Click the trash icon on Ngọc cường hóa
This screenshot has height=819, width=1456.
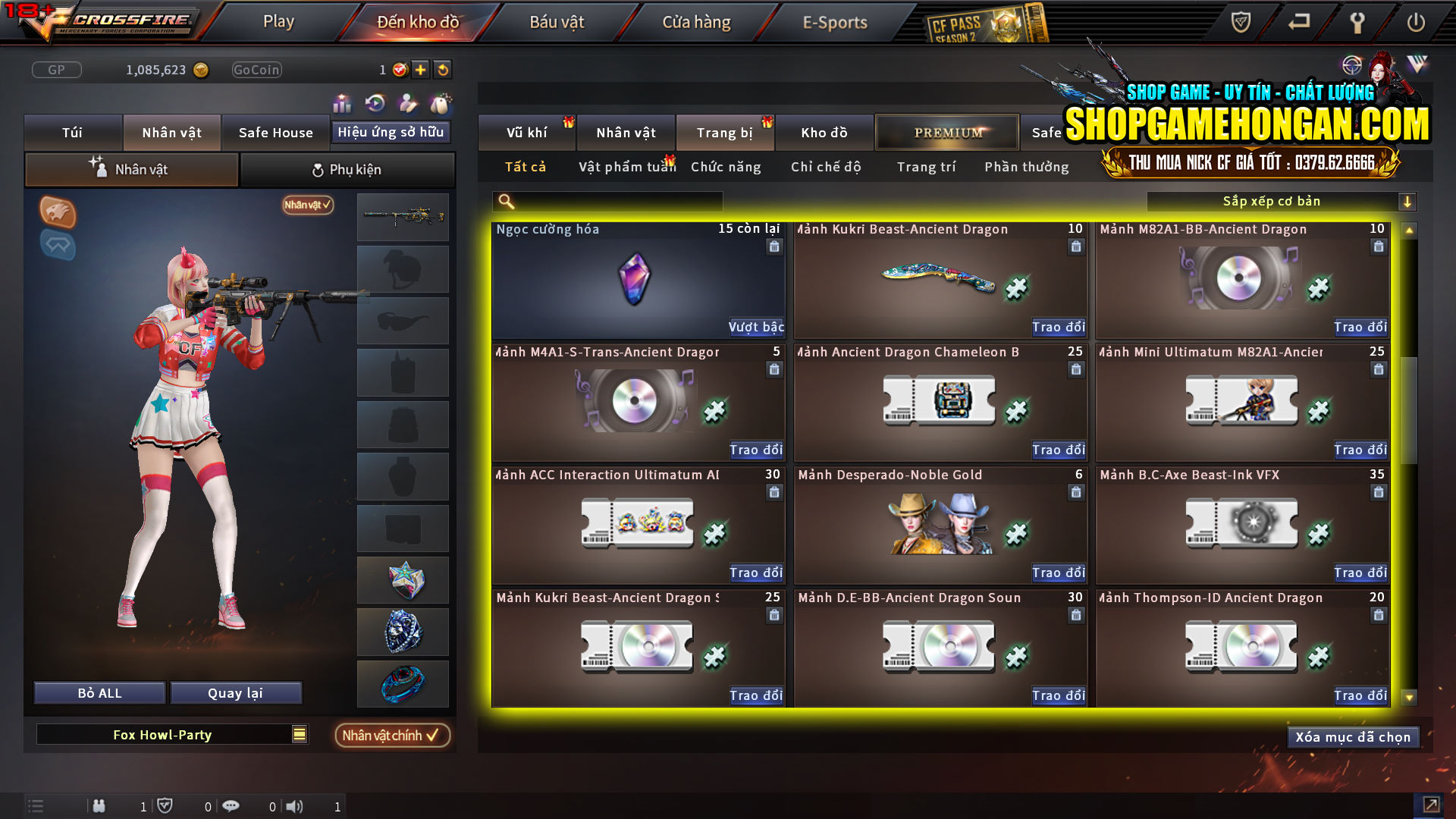coord(774,246)
